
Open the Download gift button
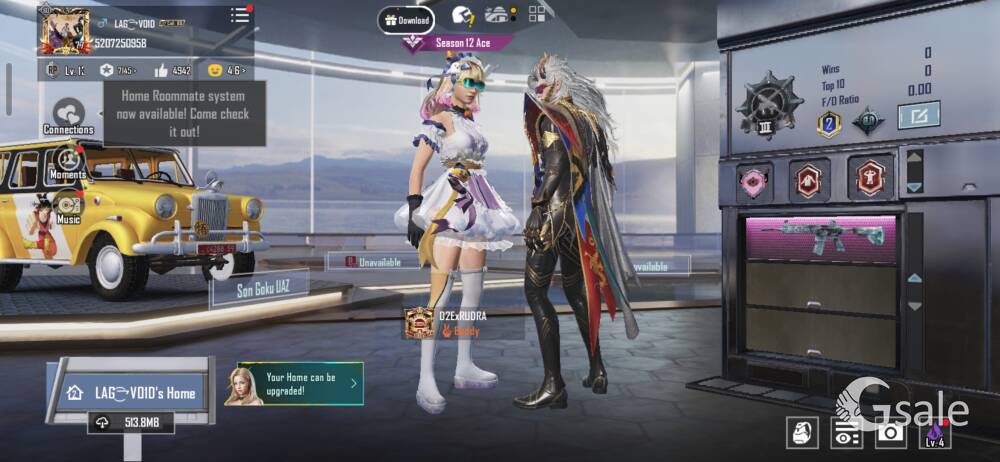(x=406, y=19)
